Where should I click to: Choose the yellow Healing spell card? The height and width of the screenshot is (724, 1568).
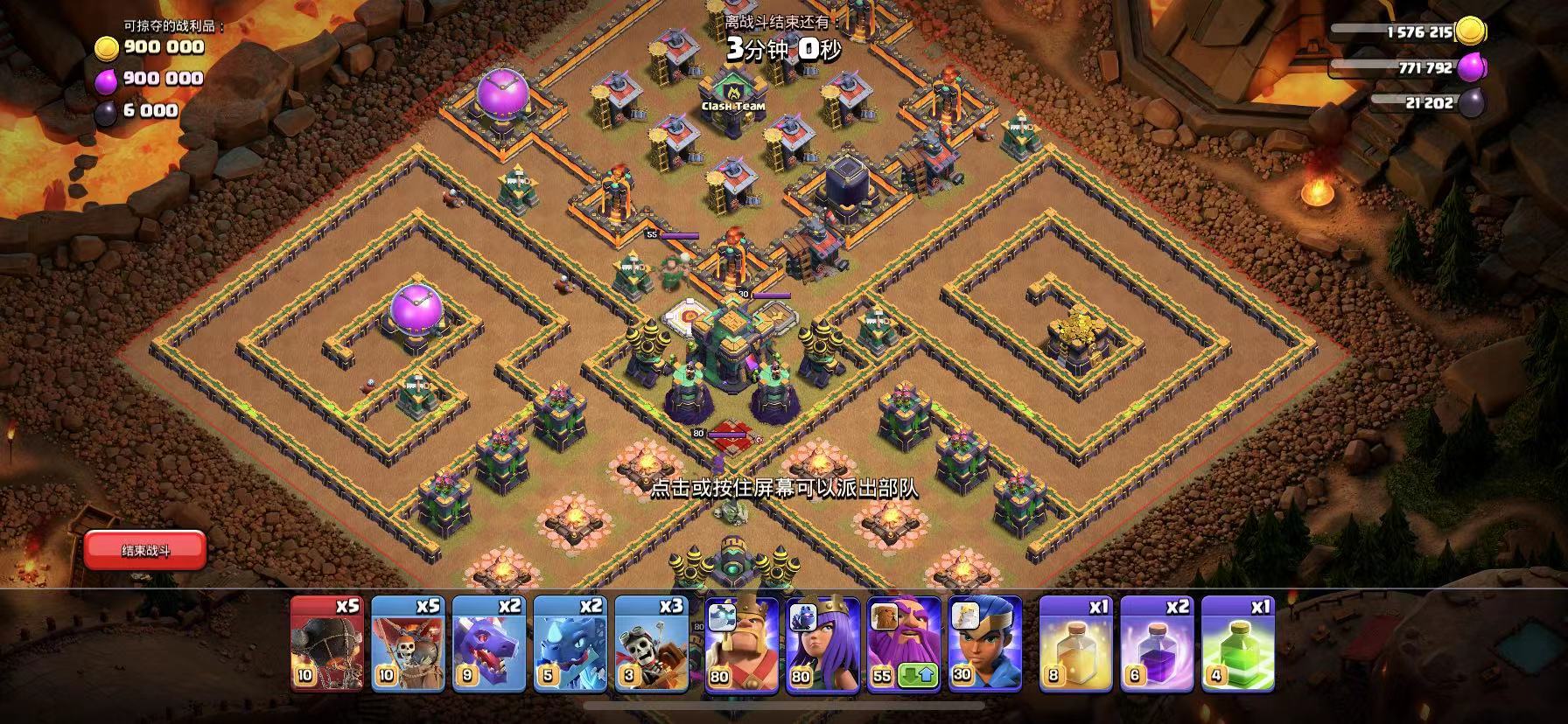click(1075, 644)
